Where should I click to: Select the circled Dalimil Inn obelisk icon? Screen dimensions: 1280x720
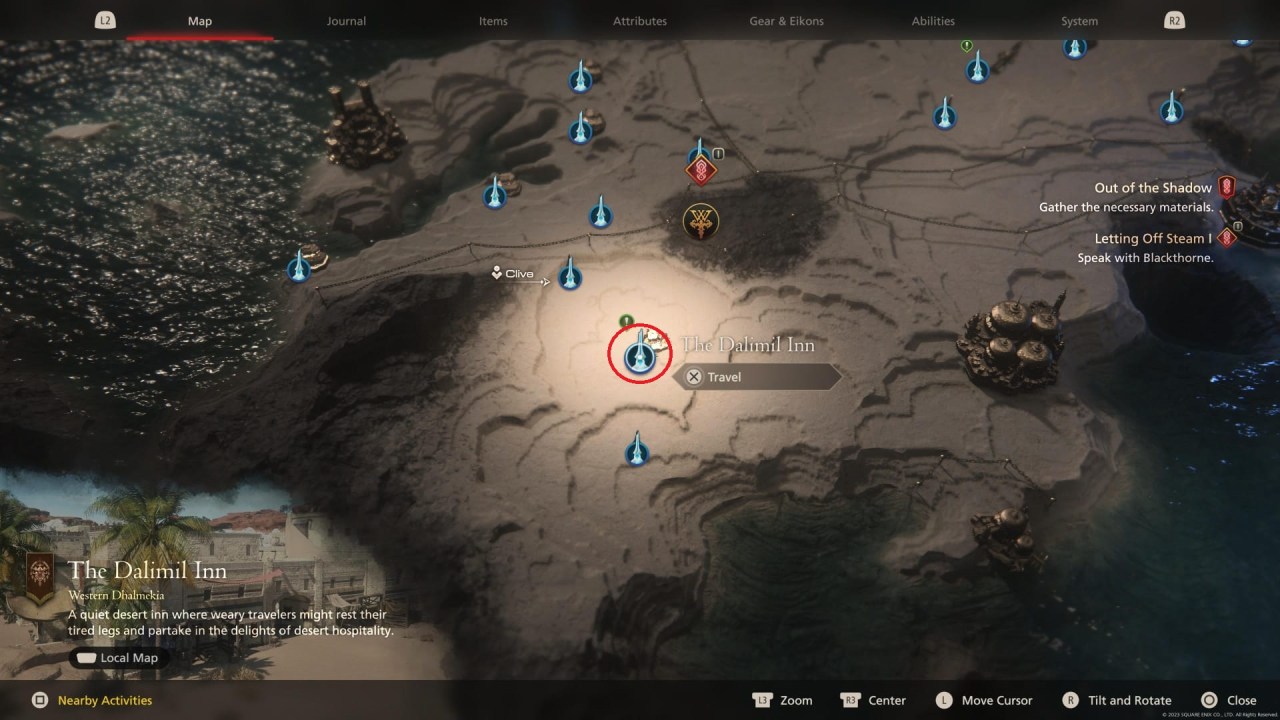click(x=638, y=354)
